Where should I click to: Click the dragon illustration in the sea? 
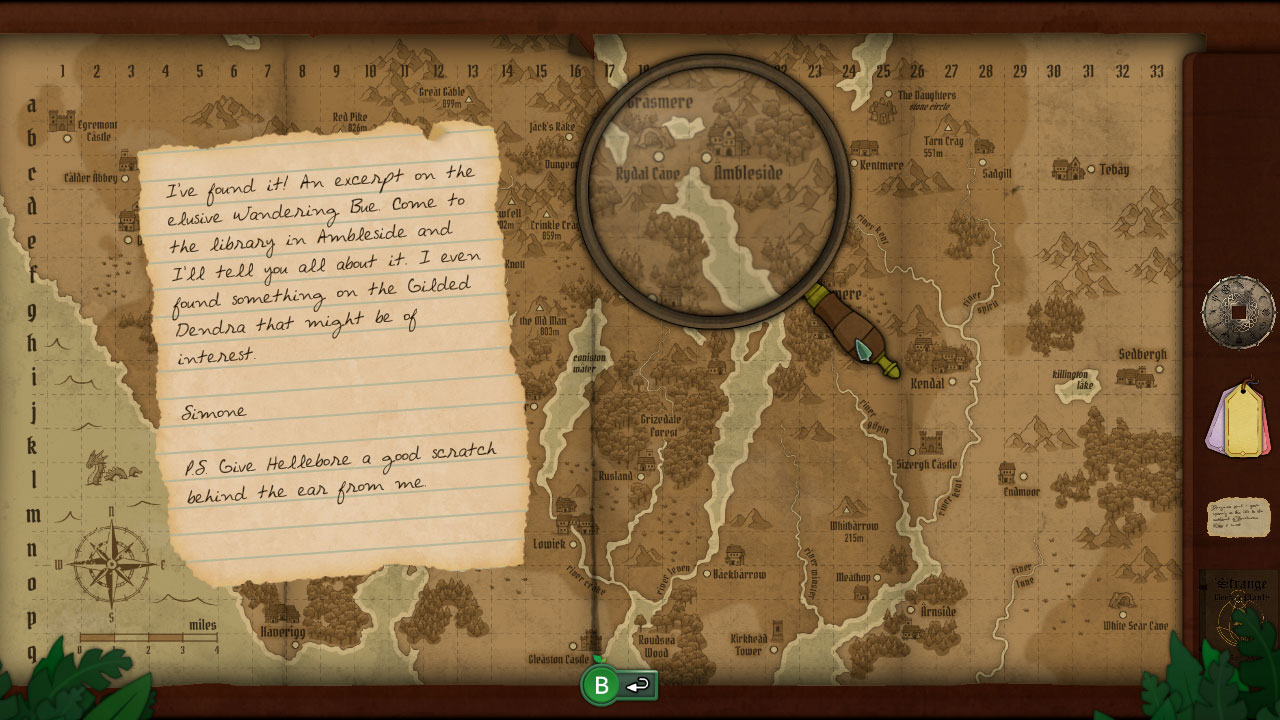click(112, 468)
